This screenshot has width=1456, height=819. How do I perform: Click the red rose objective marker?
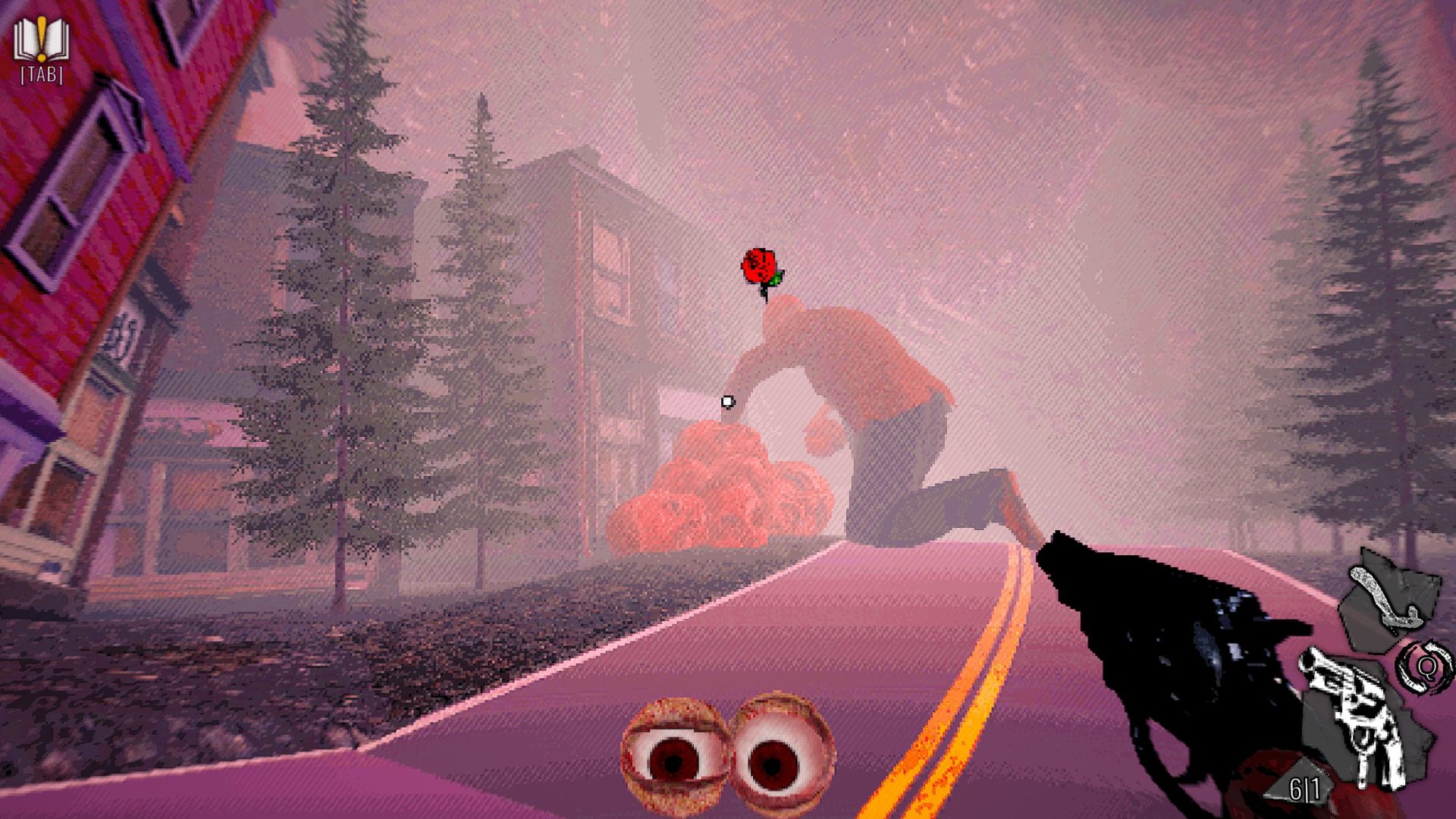tap(761, 269)
